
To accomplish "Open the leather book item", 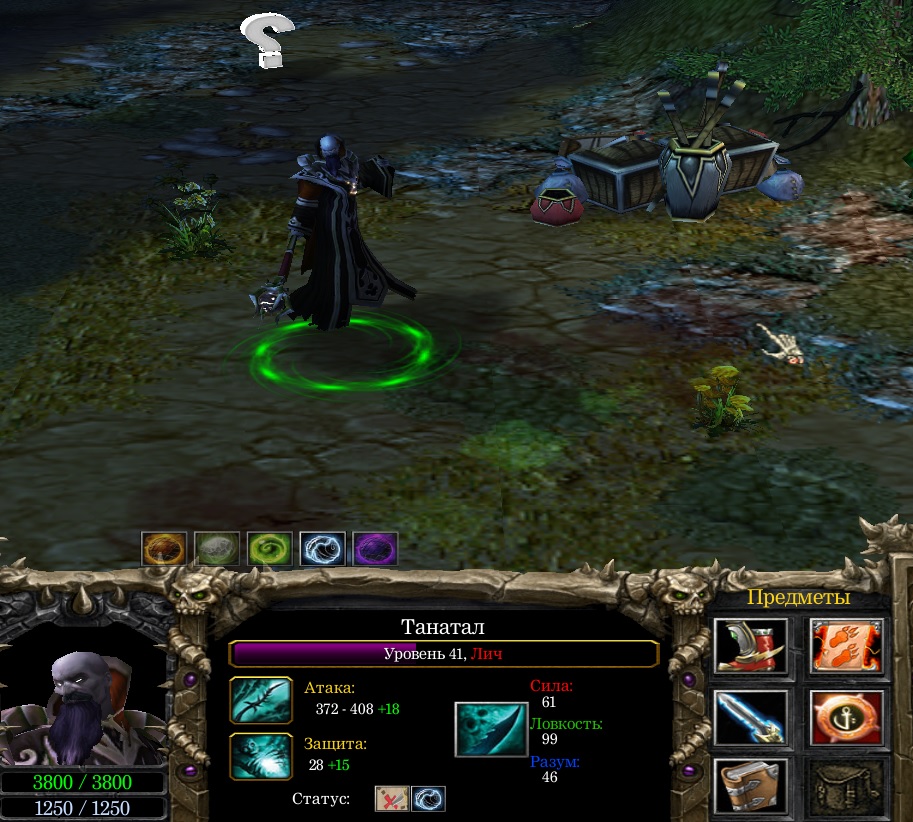I will [x=750, y=785].
